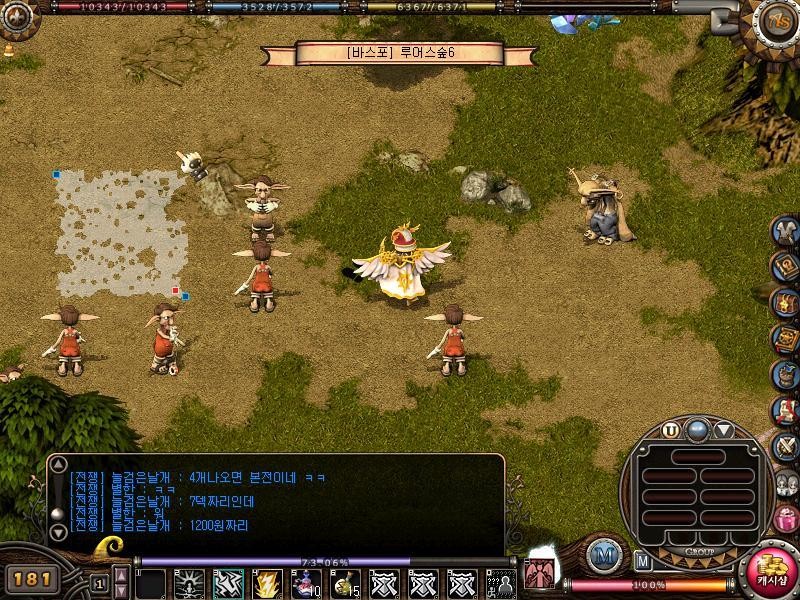Click the round plus button in top-left corner
The height and width of the screenshot is (600, 800).
11,22
